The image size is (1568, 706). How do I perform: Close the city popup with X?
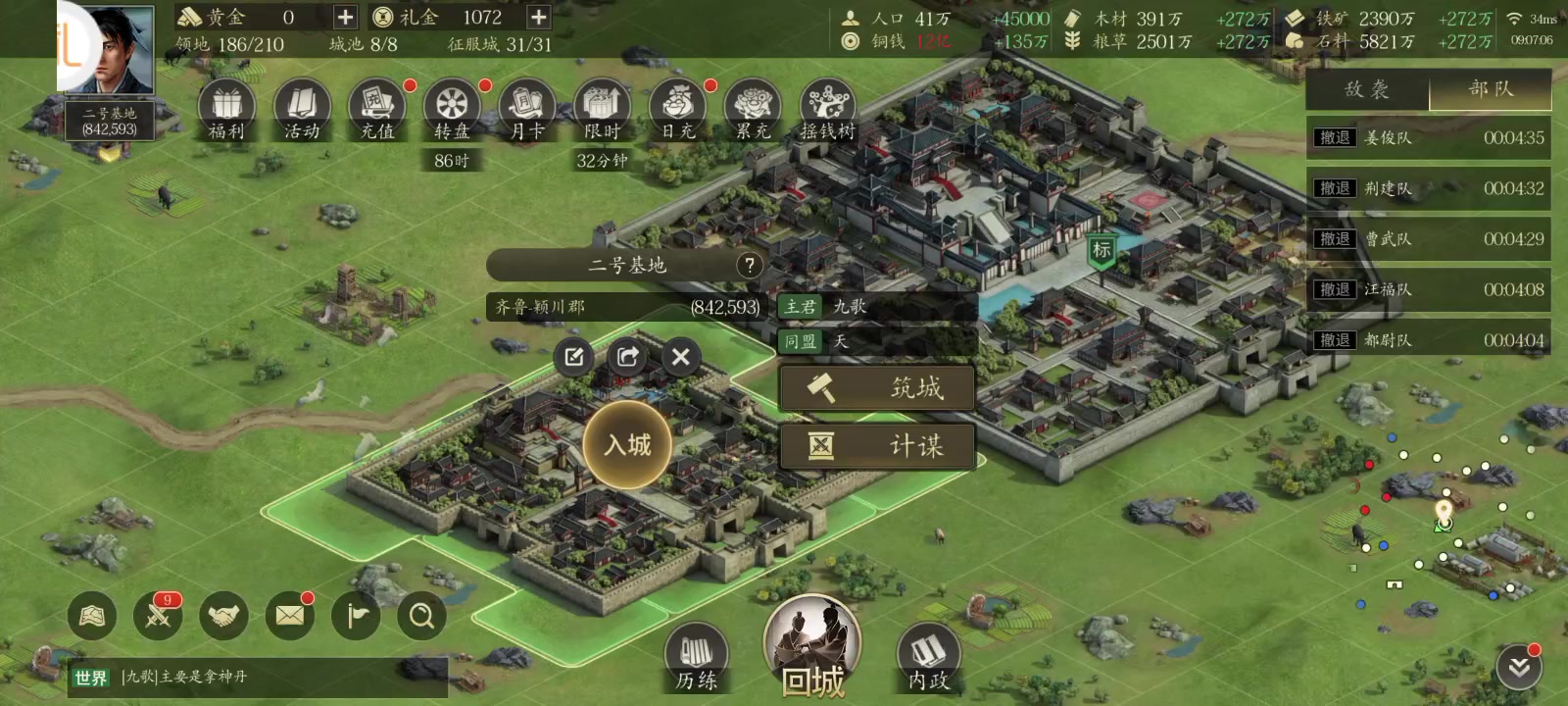(x=681, y=357)
